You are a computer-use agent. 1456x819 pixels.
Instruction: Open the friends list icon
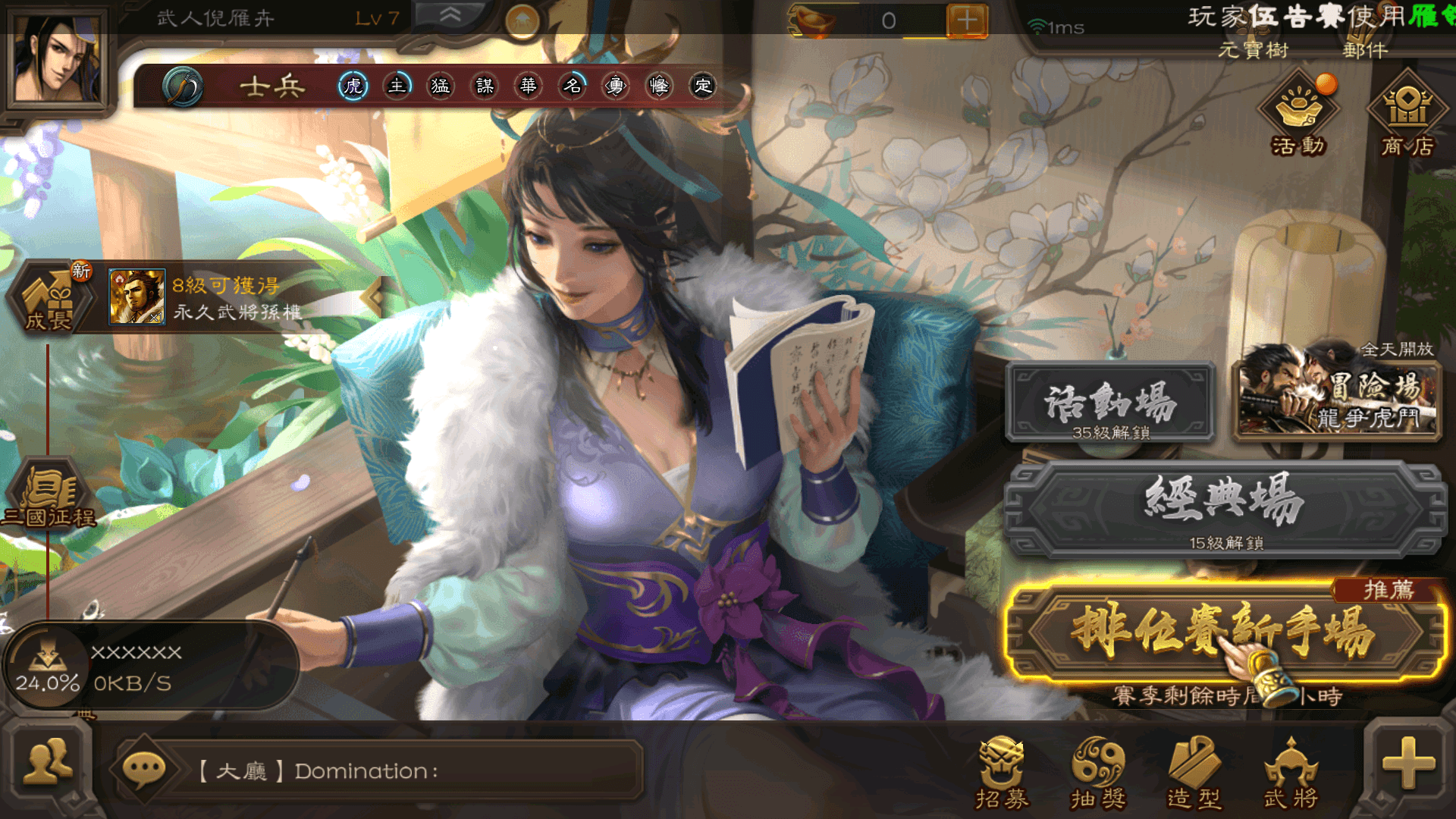click(49, 764)
